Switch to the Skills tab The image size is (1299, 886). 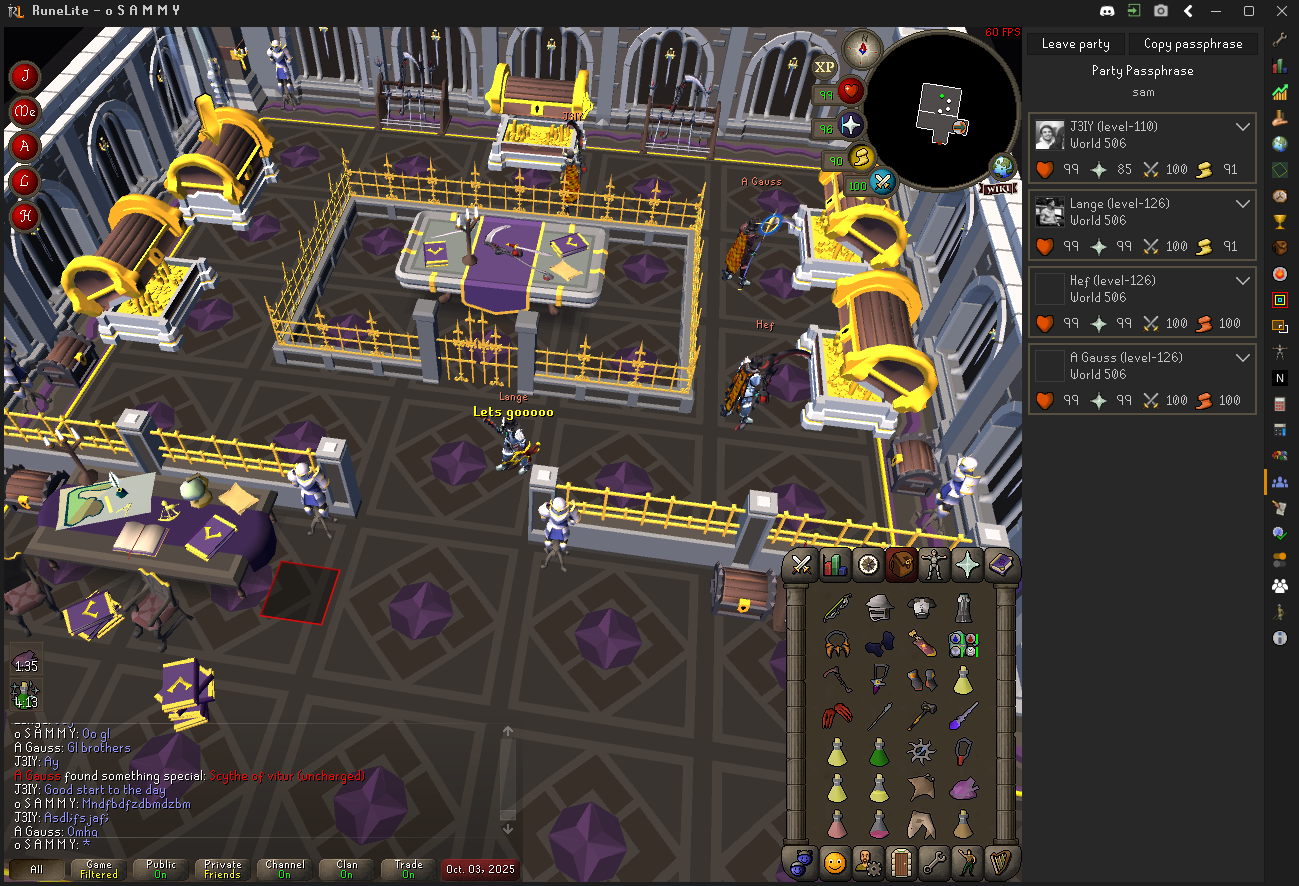point(834,565)
